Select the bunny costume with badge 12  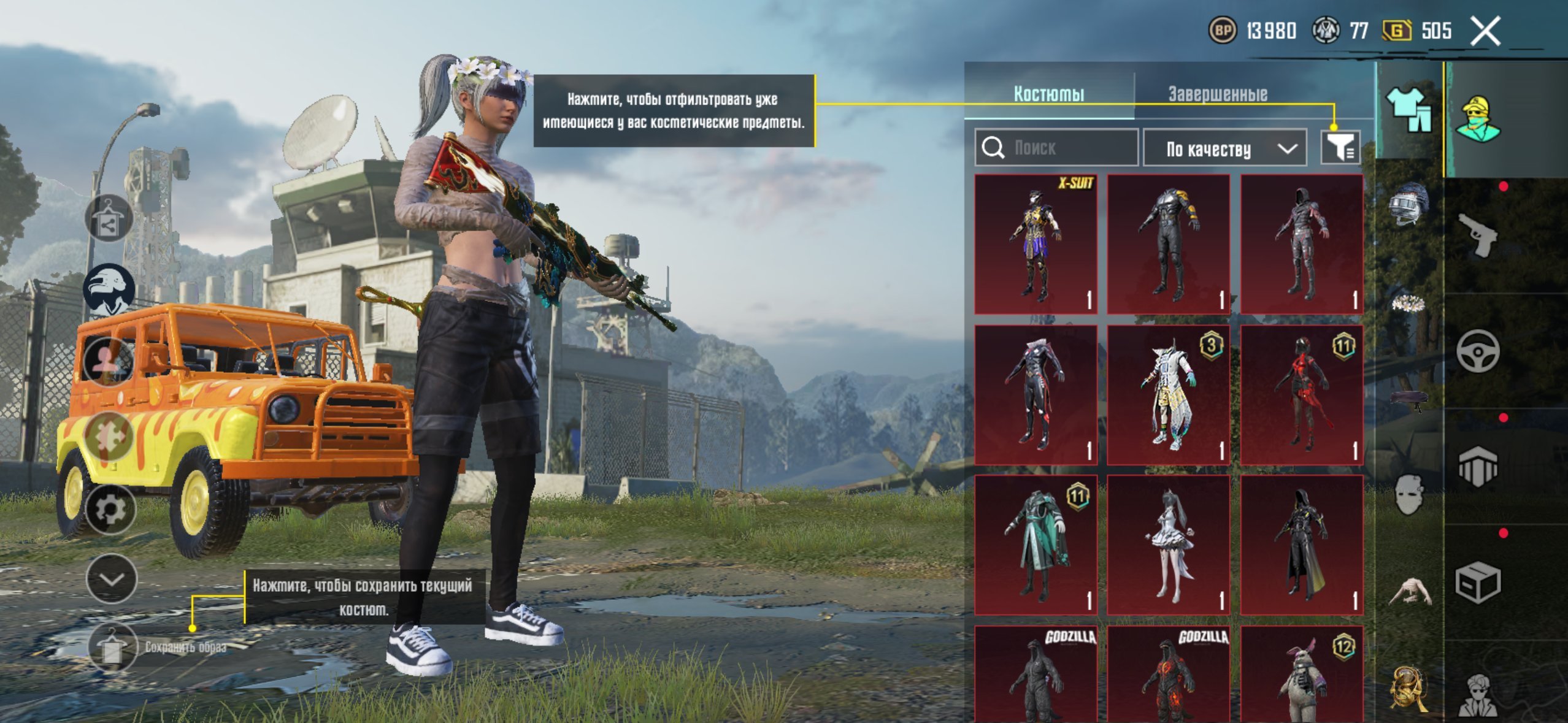point(1301,675)
